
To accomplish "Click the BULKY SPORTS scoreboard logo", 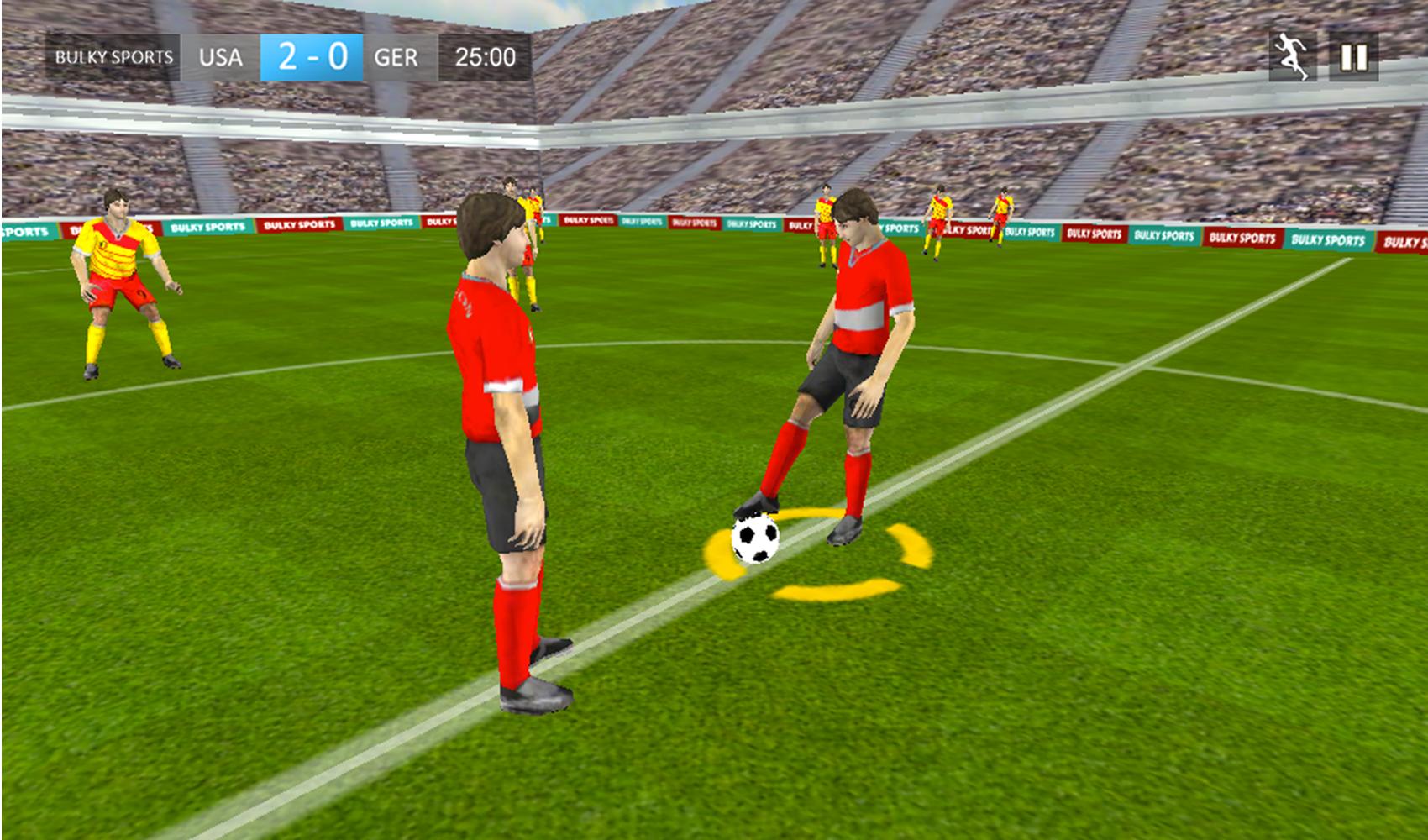I will tap(115, 55).
